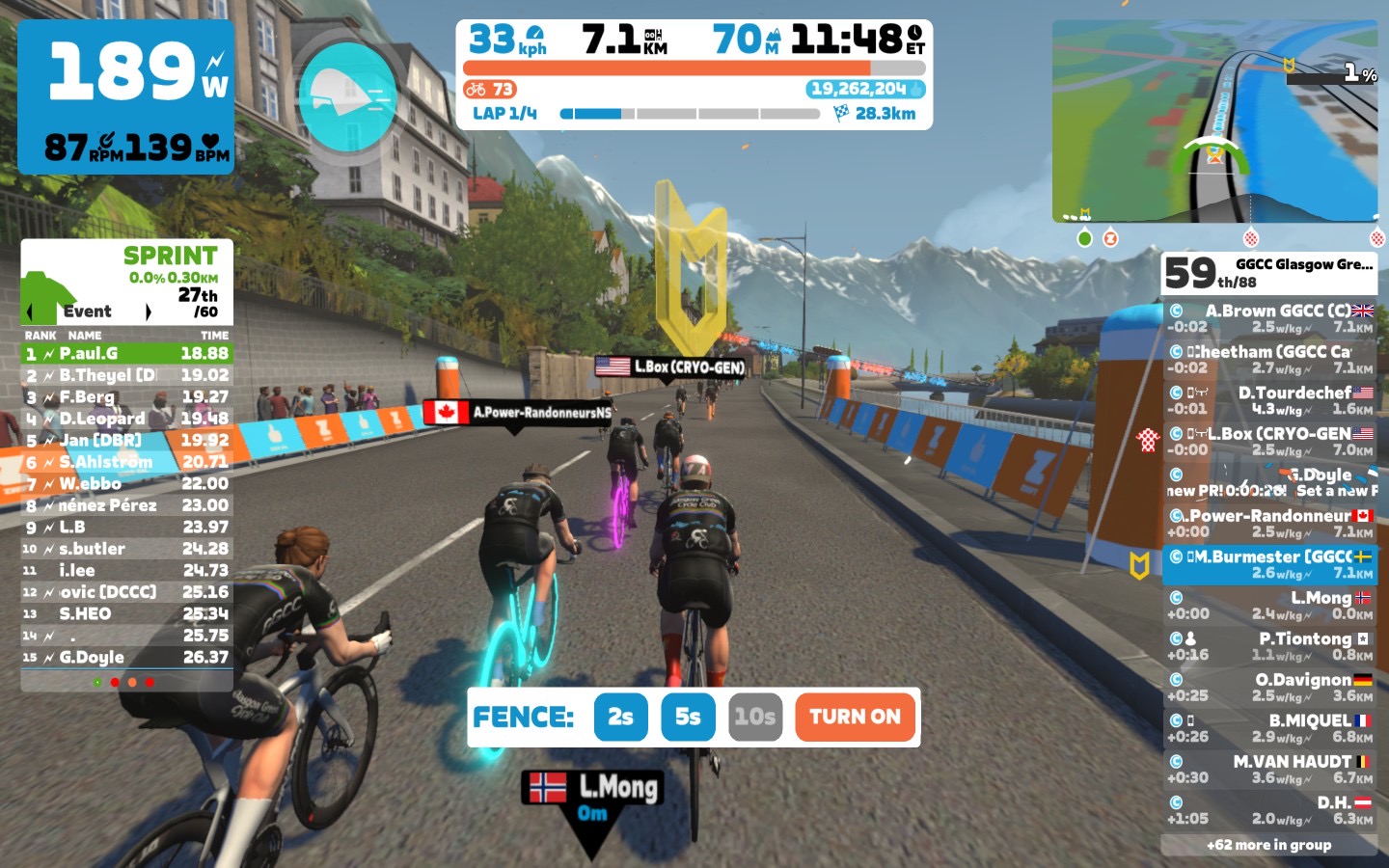Viewport: 1389px width, 868px height.
Task: Expand the +62 more in group
Action: 1268,845
